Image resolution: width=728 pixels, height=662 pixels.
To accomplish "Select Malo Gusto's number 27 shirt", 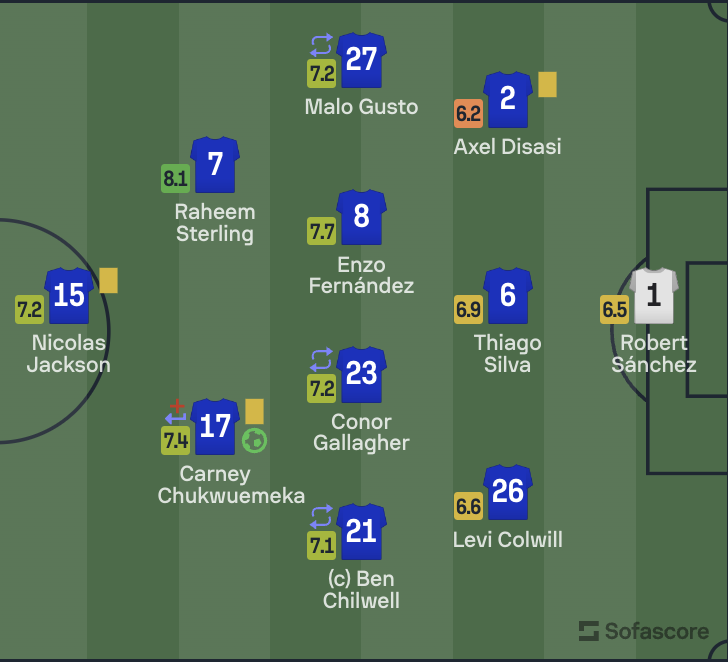I will 361,60.
